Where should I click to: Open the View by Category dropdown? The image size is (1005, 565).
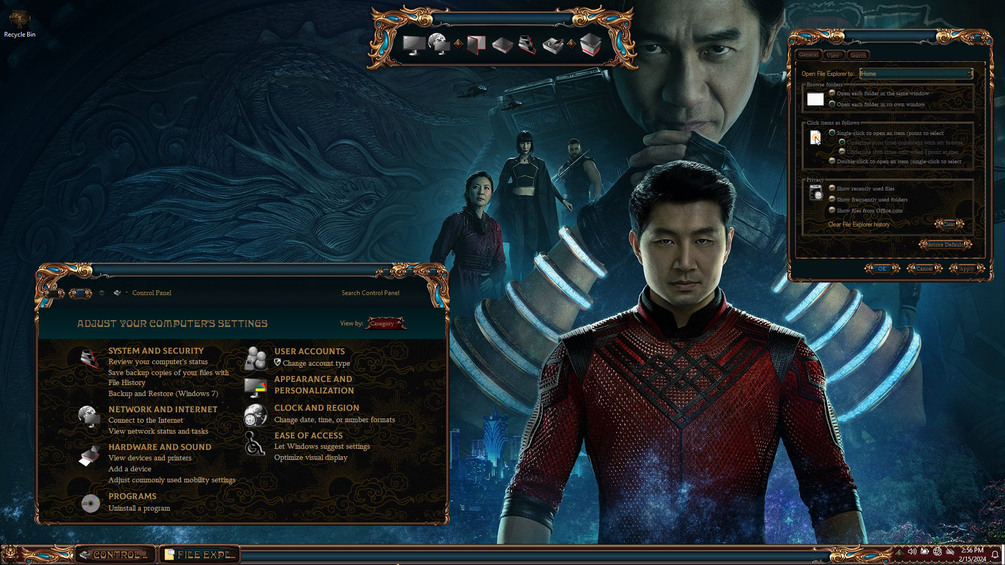[386, 323]
